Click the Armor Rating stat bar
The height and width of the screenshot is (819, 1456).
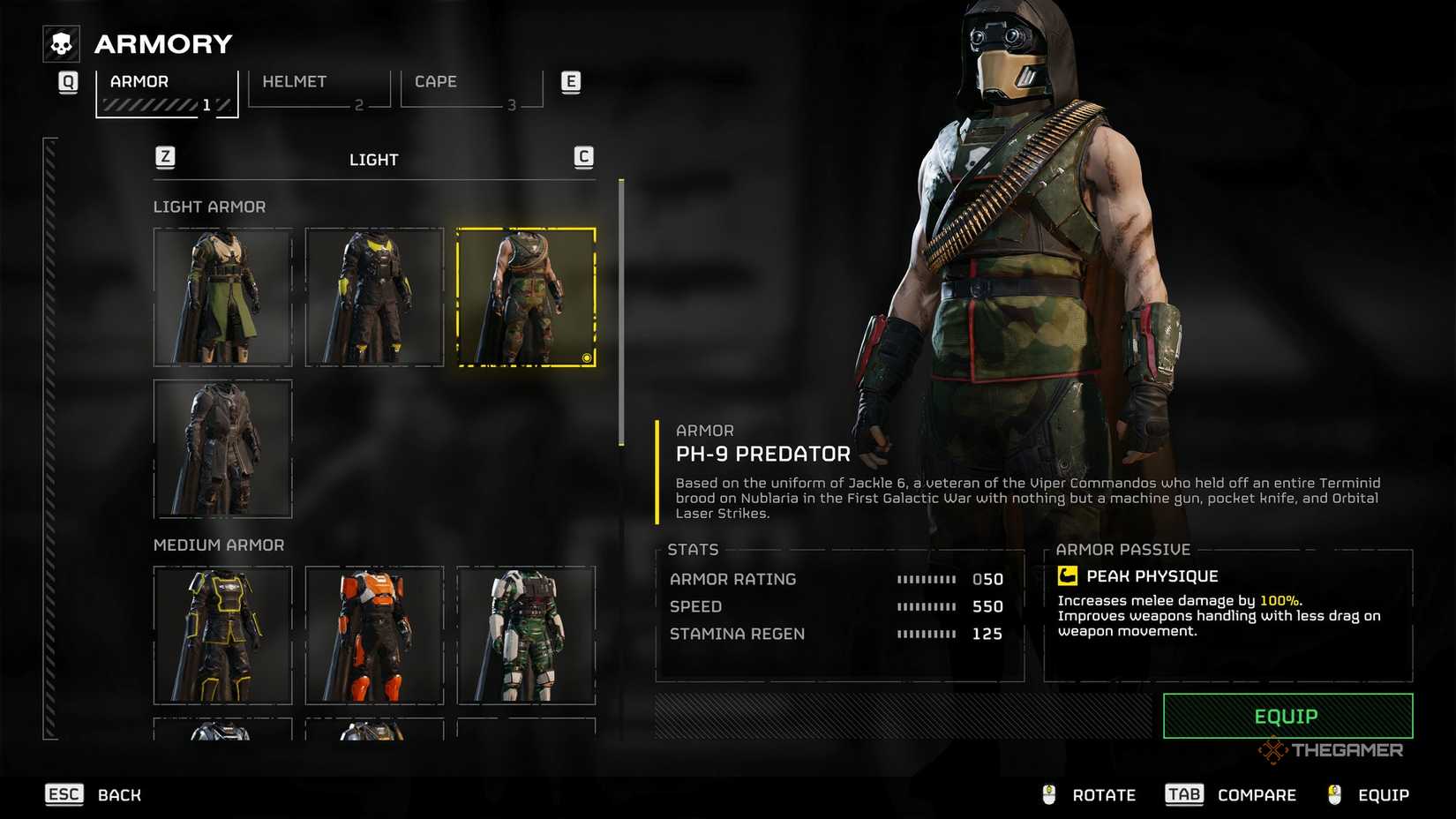(927, 579)
